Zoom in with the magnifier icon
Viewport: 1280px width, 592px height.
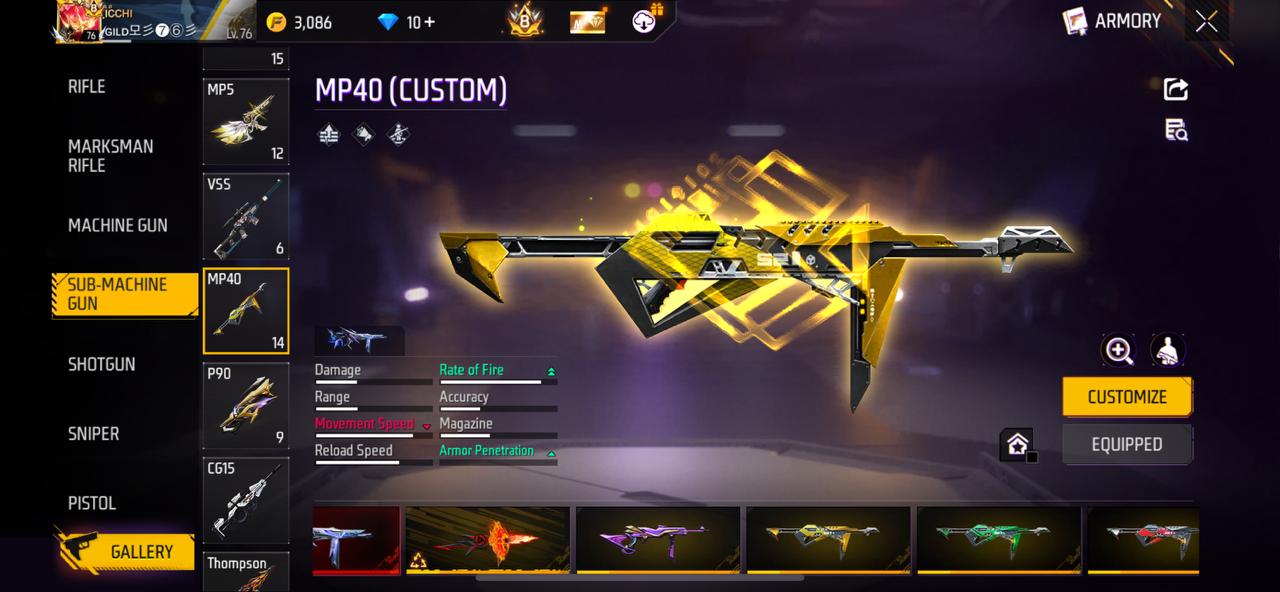pos(1118,350)
